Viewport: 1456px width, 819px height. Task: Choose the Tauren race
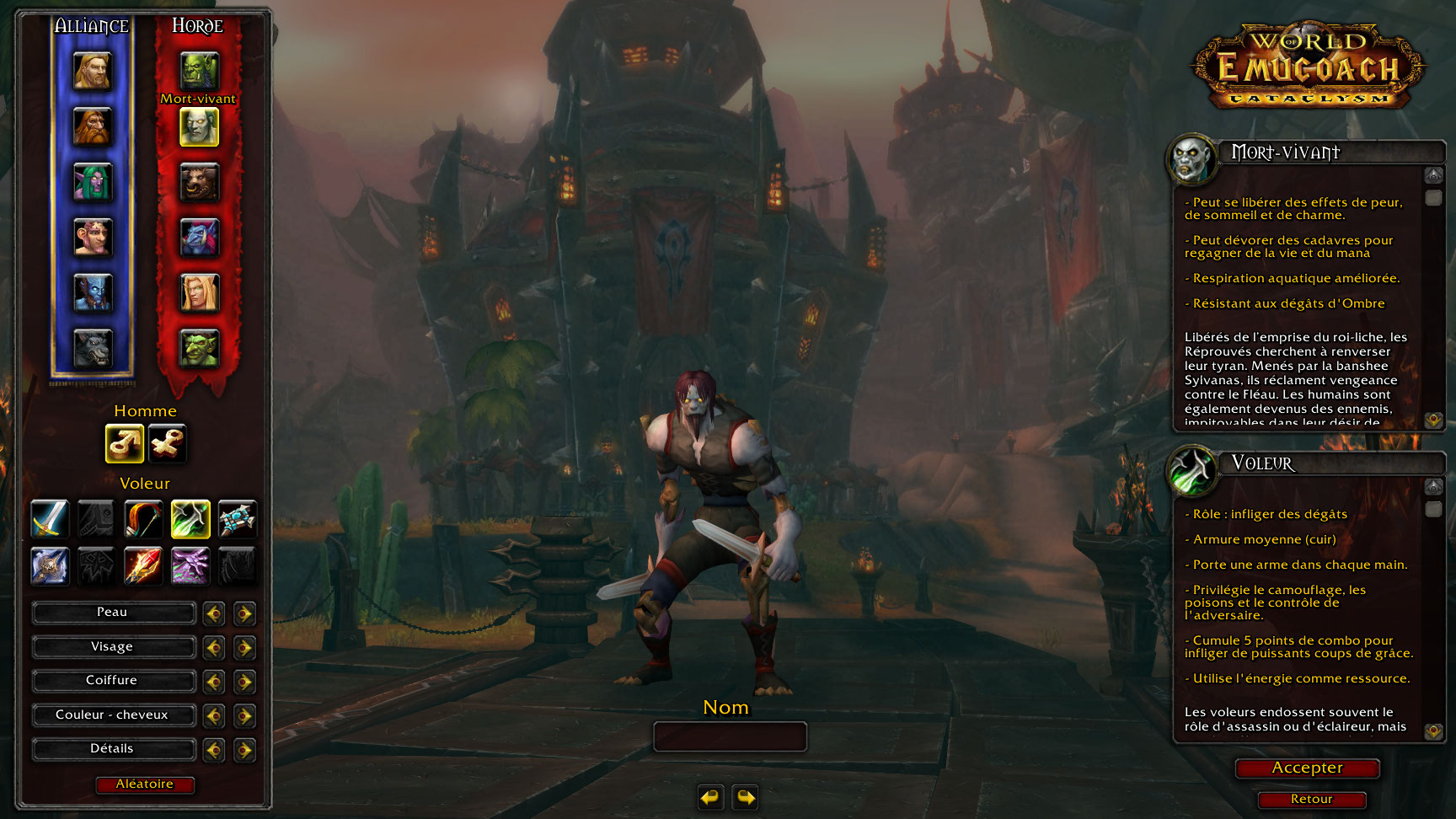[x=199, y=182]
